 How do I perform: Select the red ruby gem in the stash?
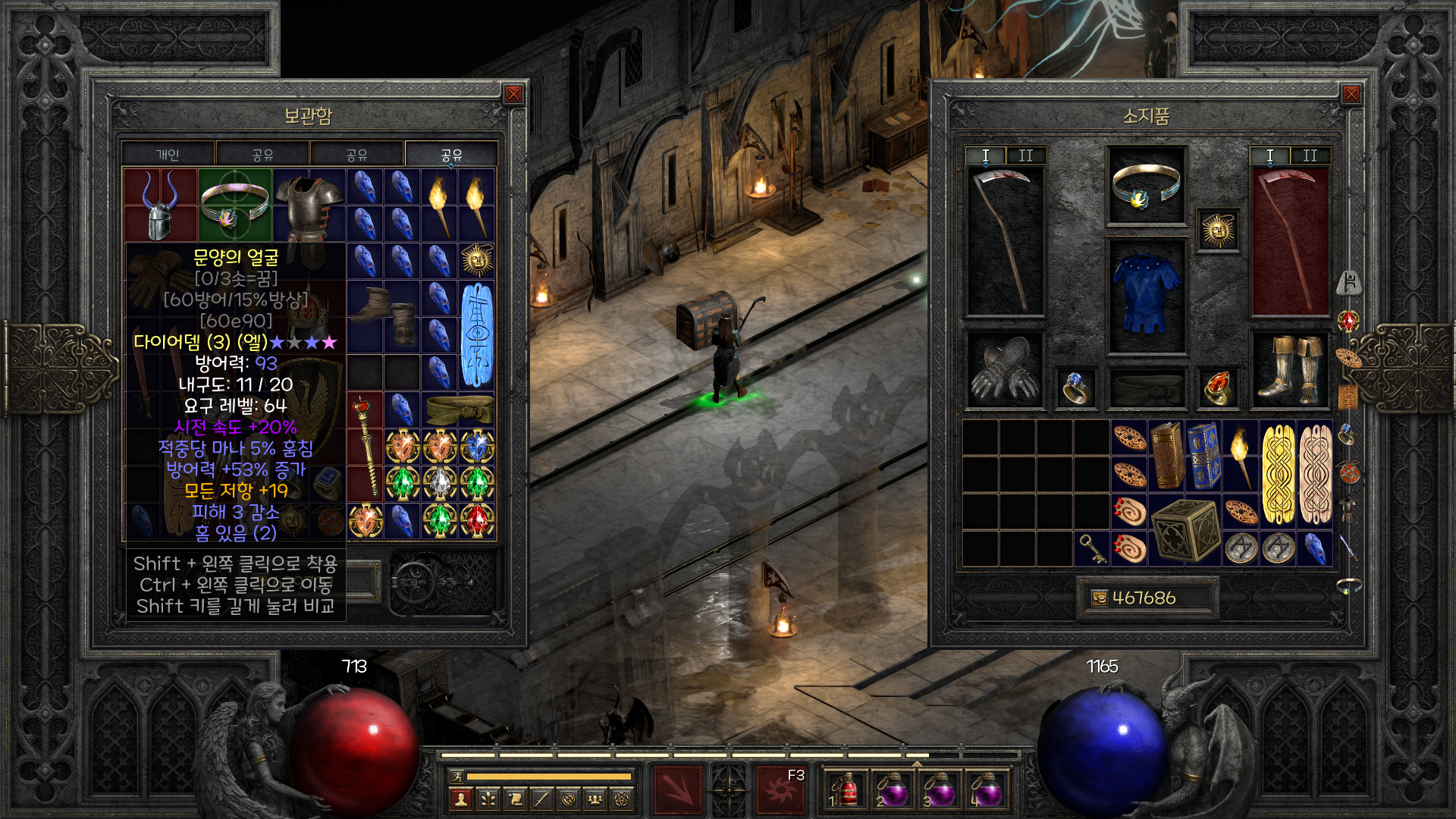click(477, 520)
